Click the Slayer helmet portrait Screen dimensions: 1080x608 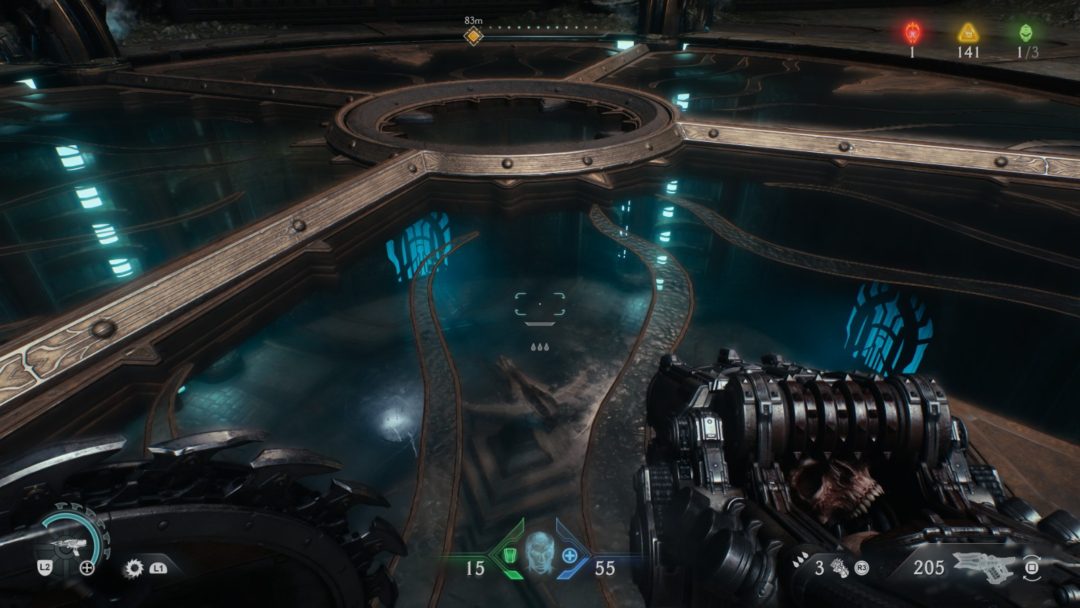[540, 553]
